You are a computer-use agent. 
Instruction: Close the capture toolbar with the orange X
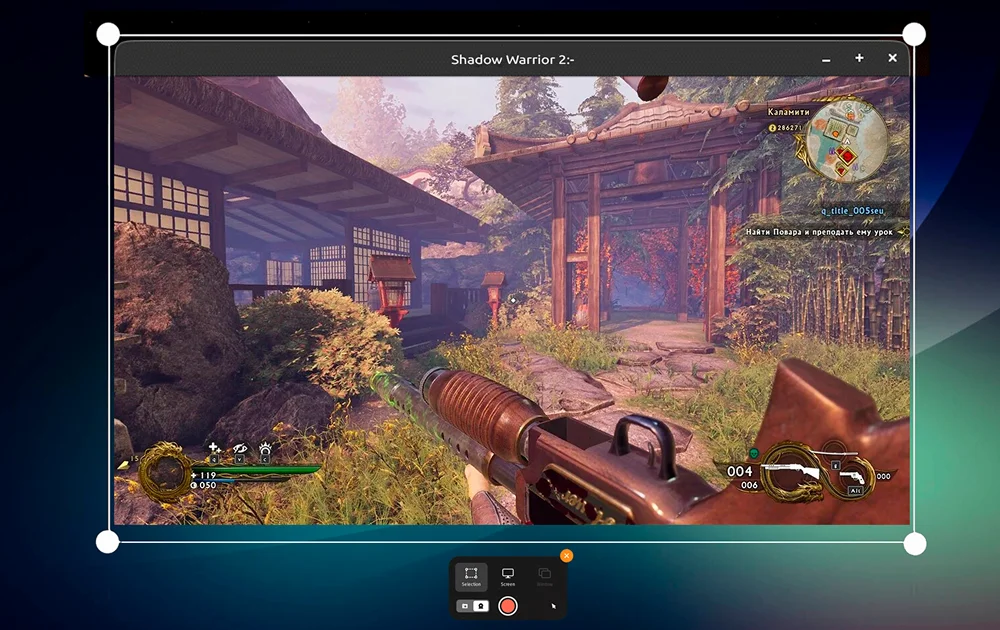coord(566,556)
